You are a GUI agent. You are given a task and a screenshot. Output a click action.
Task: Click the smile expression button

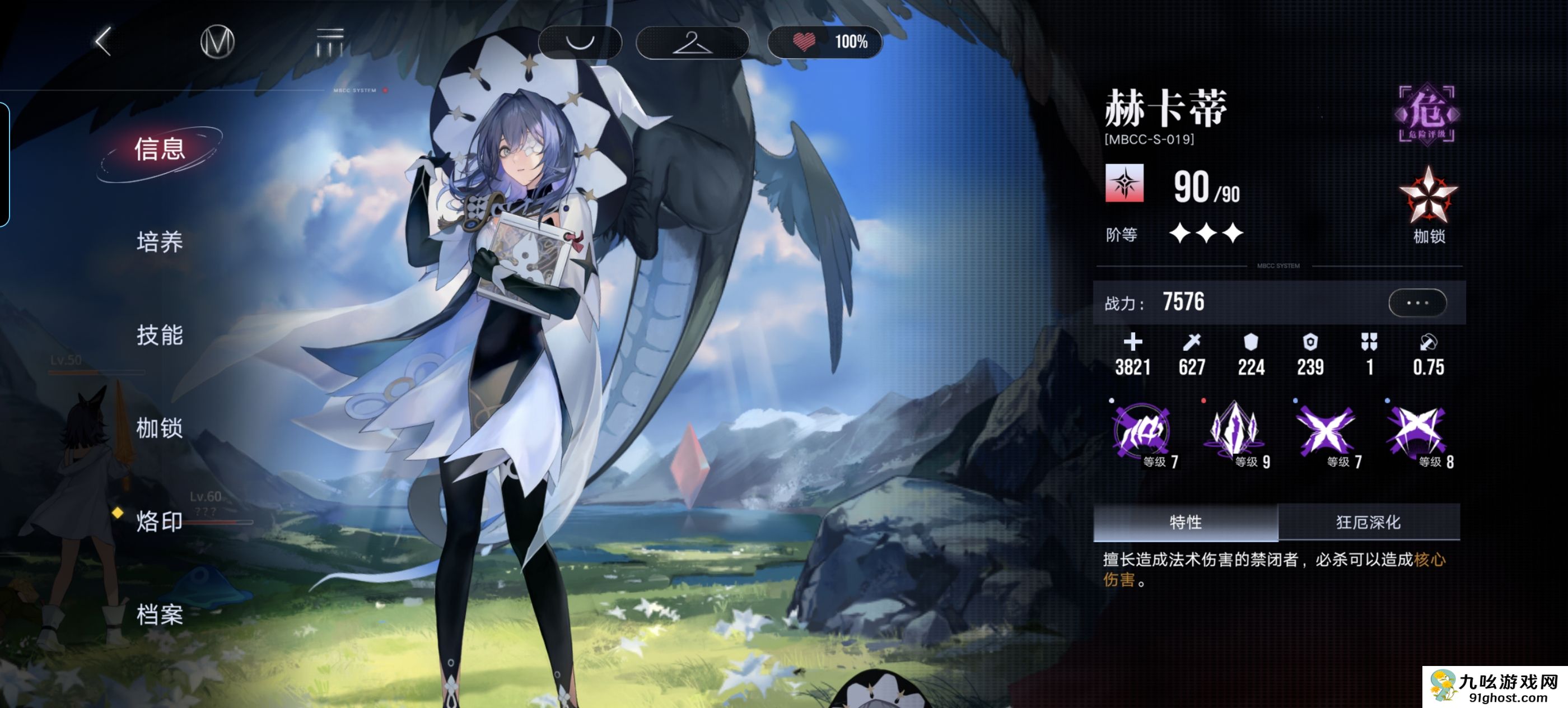click(x=580, y=42)
